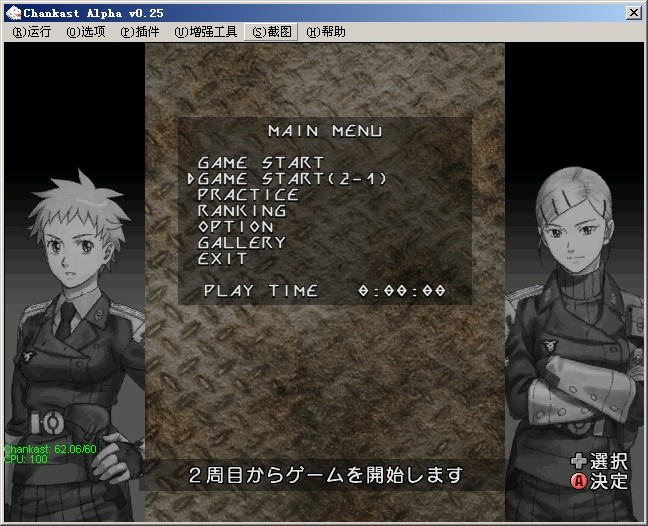Open the 插件 plugins menu
Image resolution: width=648 pixels, height=526 pixels.
pyautogui.click(x=140, y=32)
